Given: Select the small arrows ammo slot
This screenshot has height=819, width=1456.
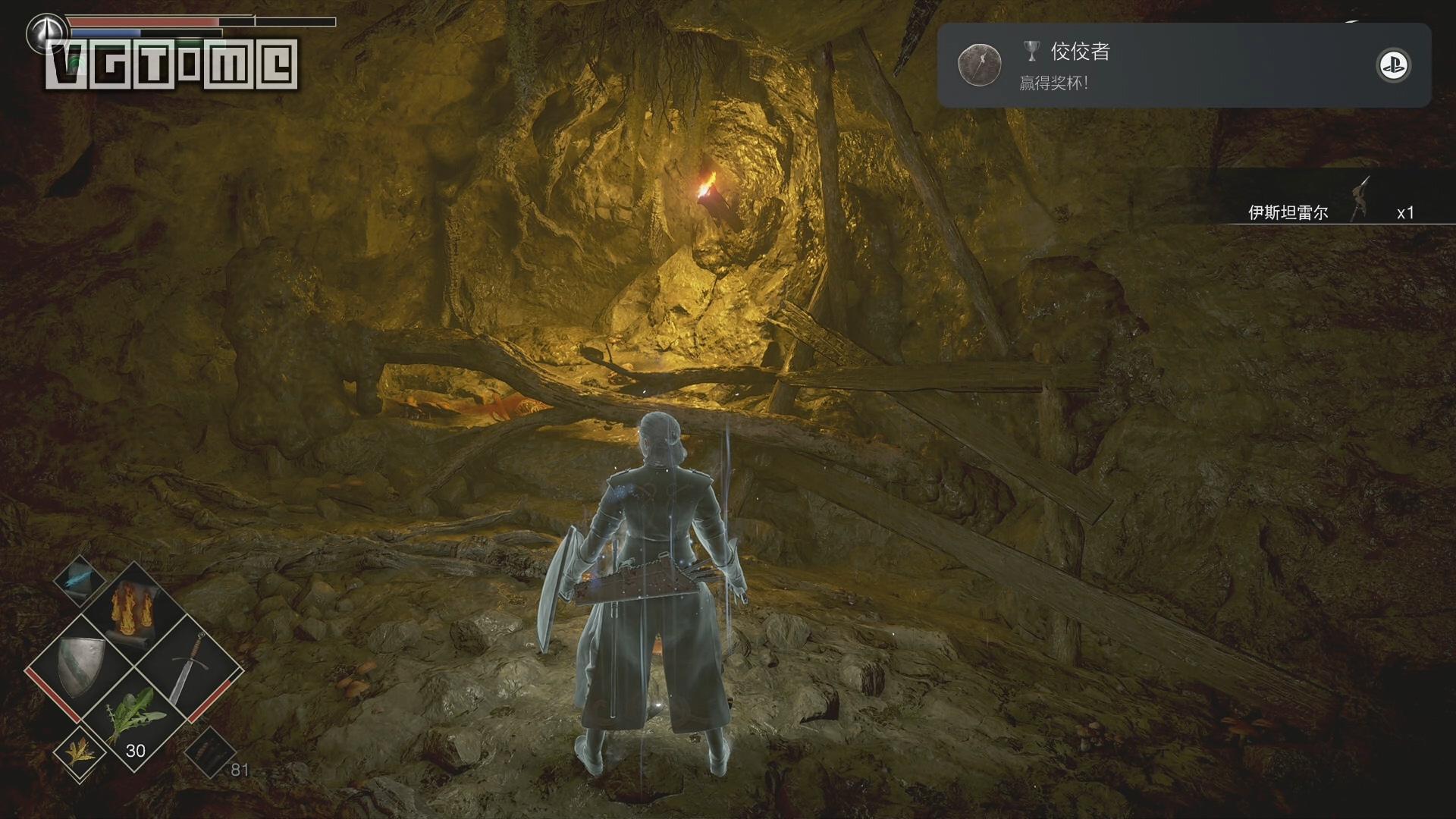Looking at the screenshot, I should (x=209, y=752).
